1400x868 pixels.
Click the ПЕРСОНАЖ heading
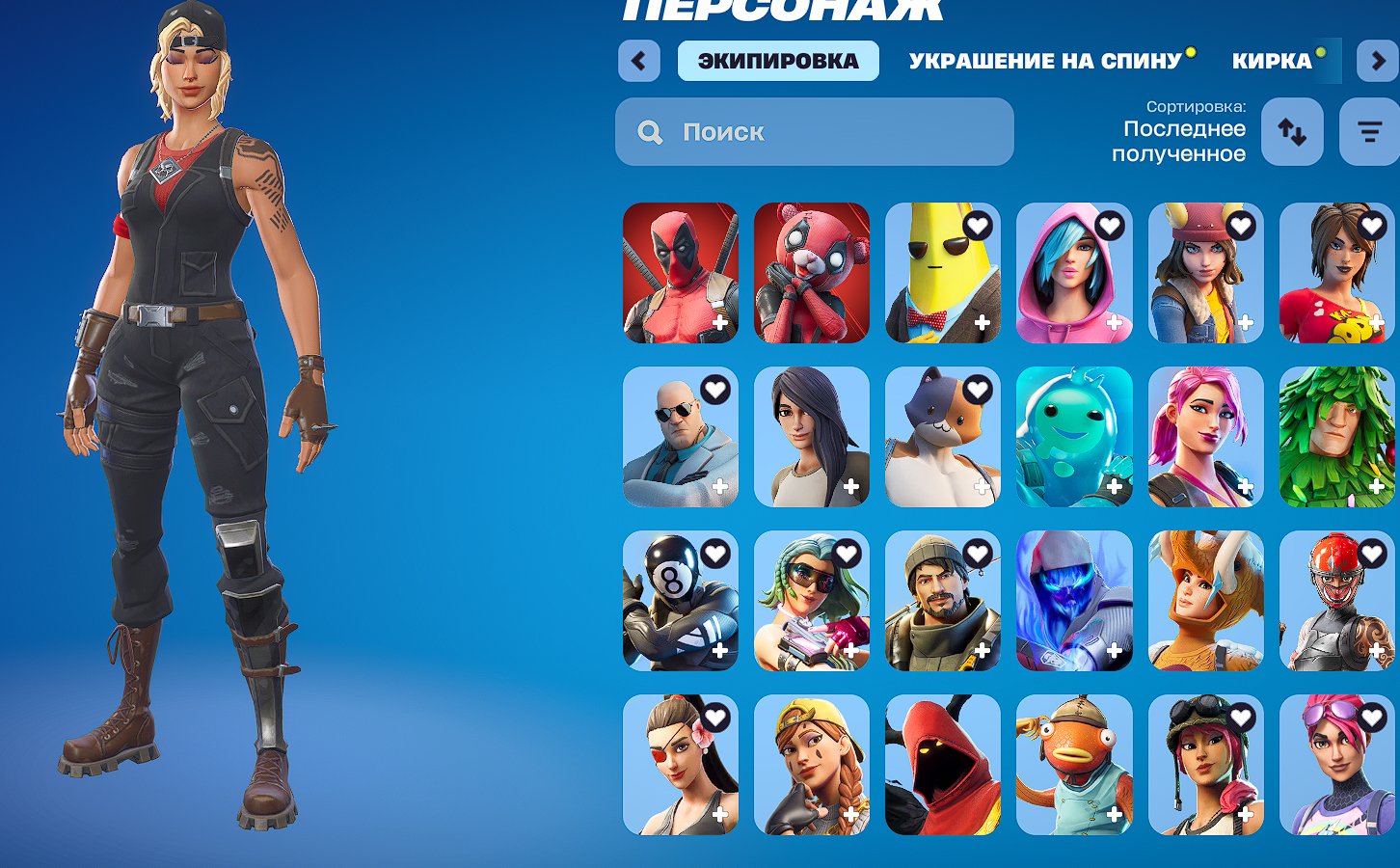tap(781, 10)
